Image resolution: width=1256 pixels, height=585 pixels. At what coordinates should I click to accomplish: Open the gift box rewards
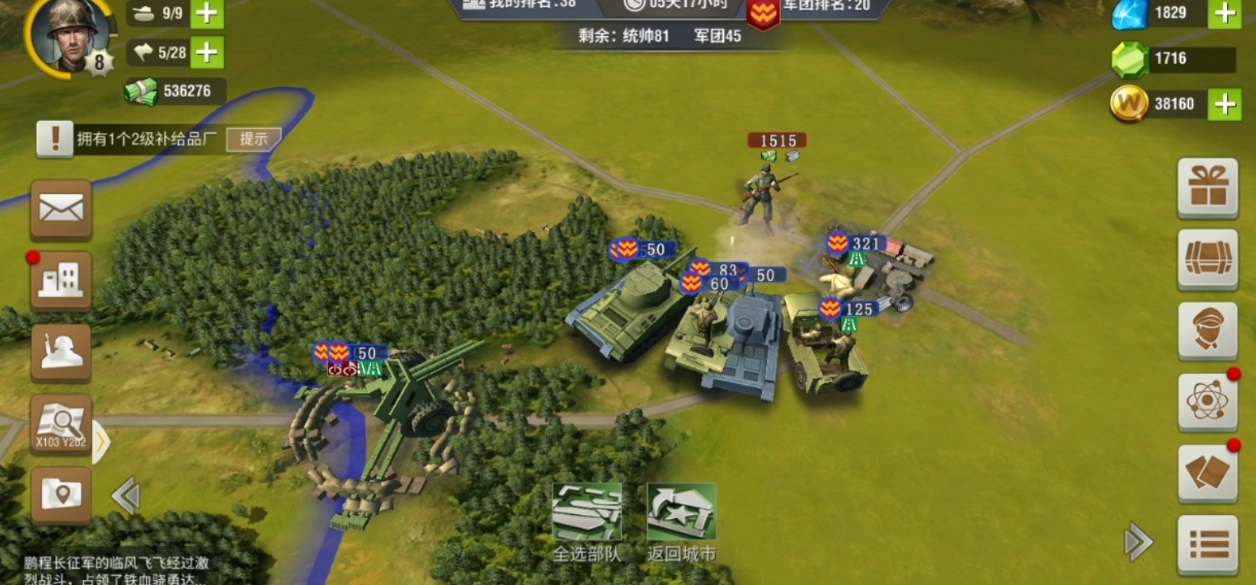click(x=1207, y=187)
